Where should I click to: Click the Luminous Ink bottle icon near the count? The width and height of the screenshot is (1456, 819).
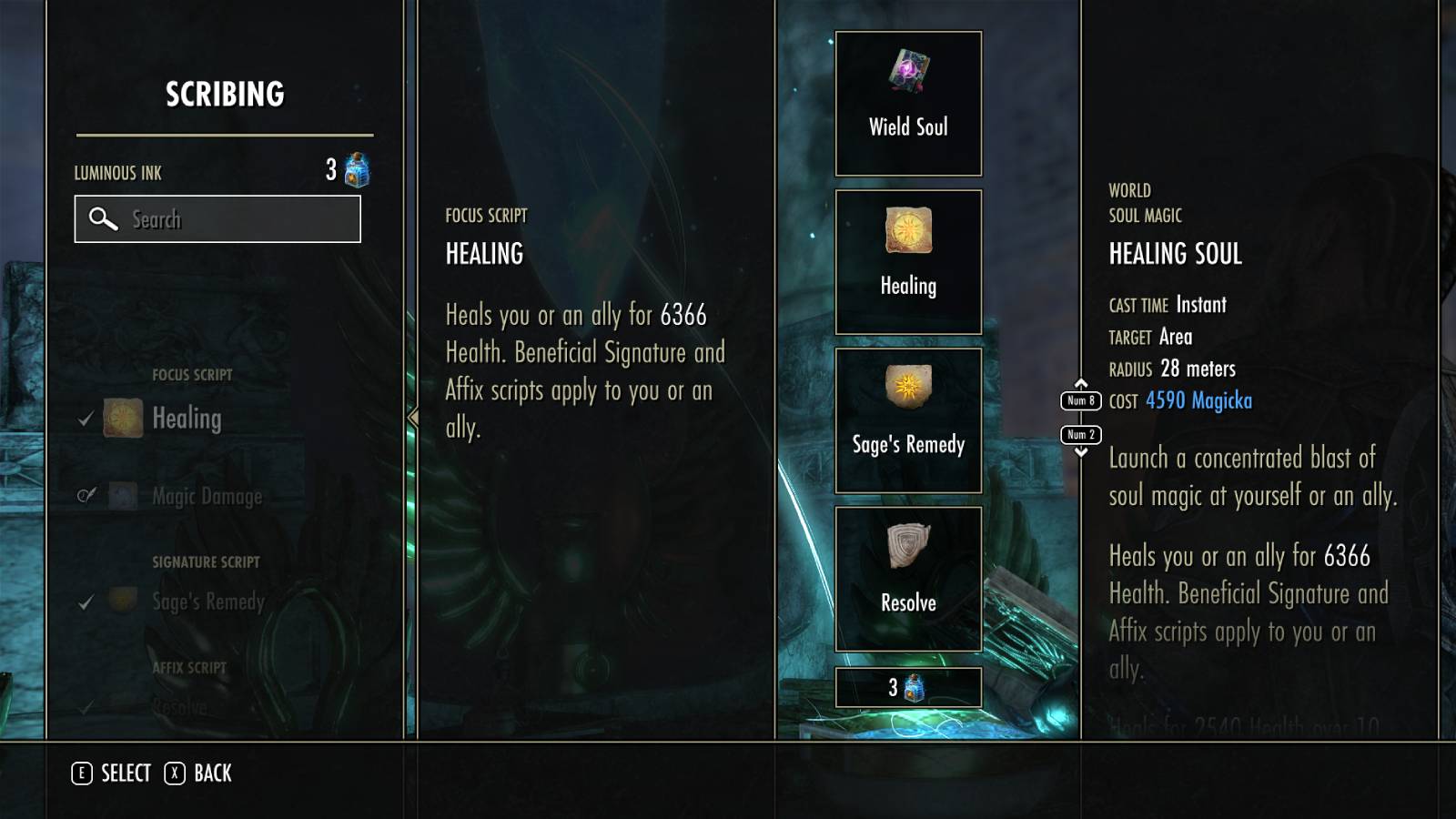[354, 171]
